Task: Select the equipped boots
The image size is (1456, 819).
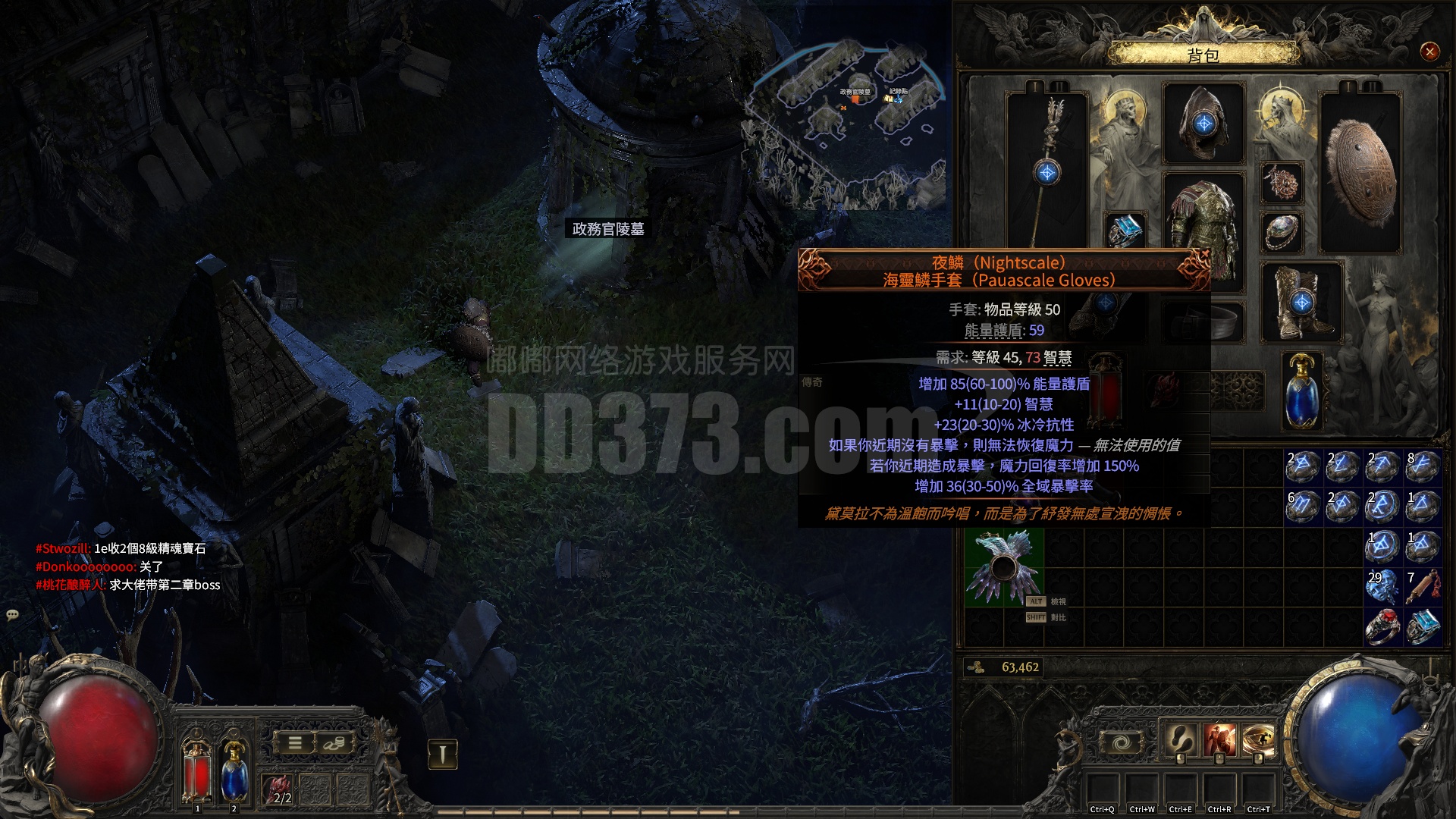Action: point(1301,302)
